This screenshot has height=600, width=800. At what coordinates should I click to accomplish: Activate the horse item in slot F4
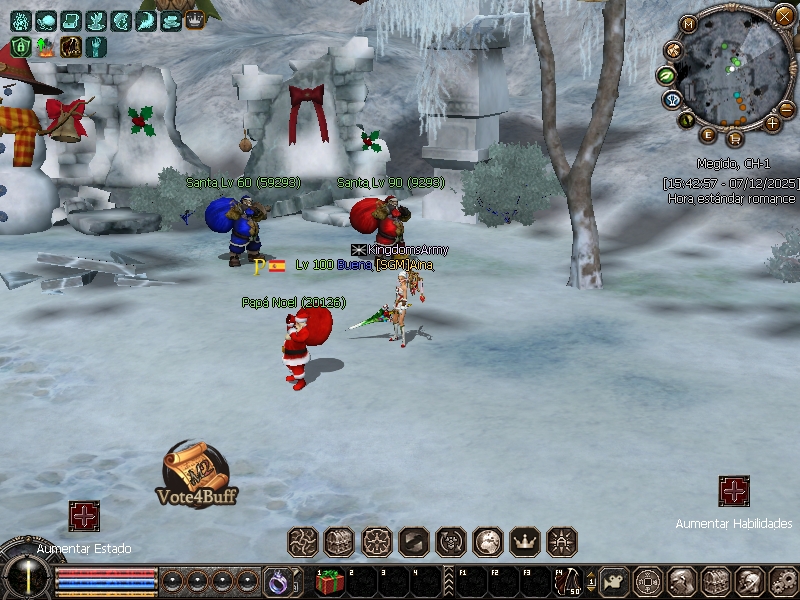[x=568, y=581]
